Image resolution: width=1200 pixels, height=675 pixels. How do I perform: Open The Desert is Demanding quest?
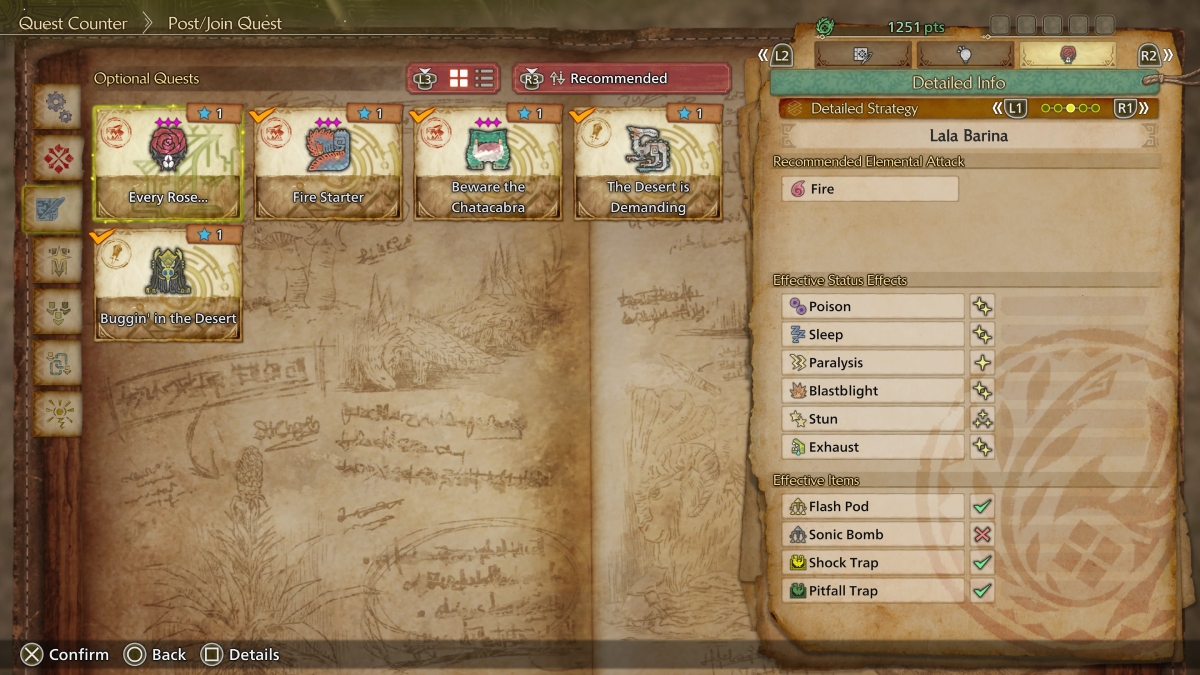tap(648, 162)
